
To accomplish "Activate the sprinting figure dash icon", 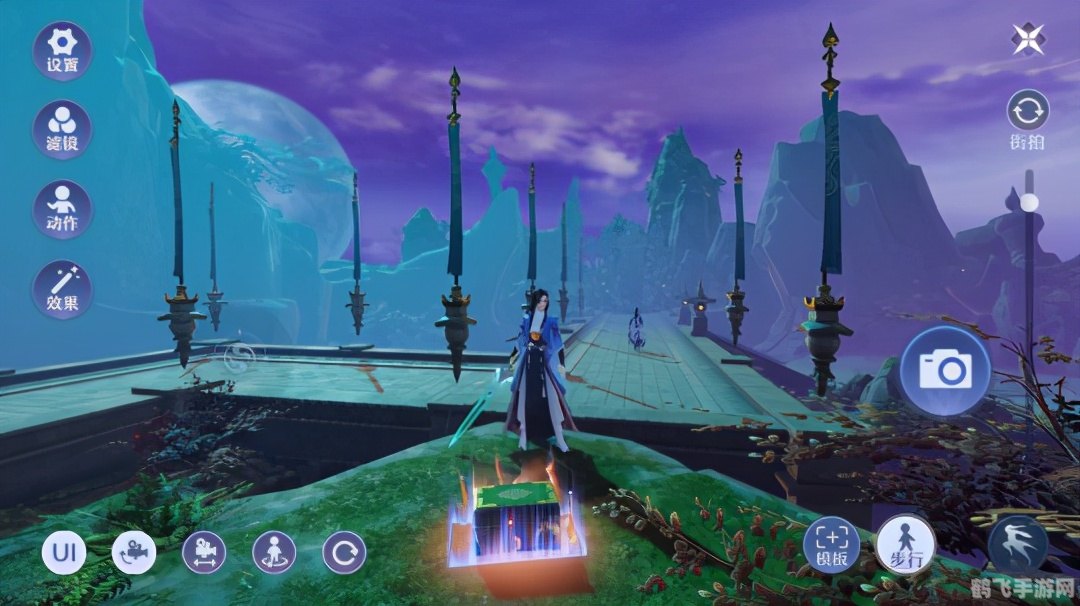I will pos(1018,546).
